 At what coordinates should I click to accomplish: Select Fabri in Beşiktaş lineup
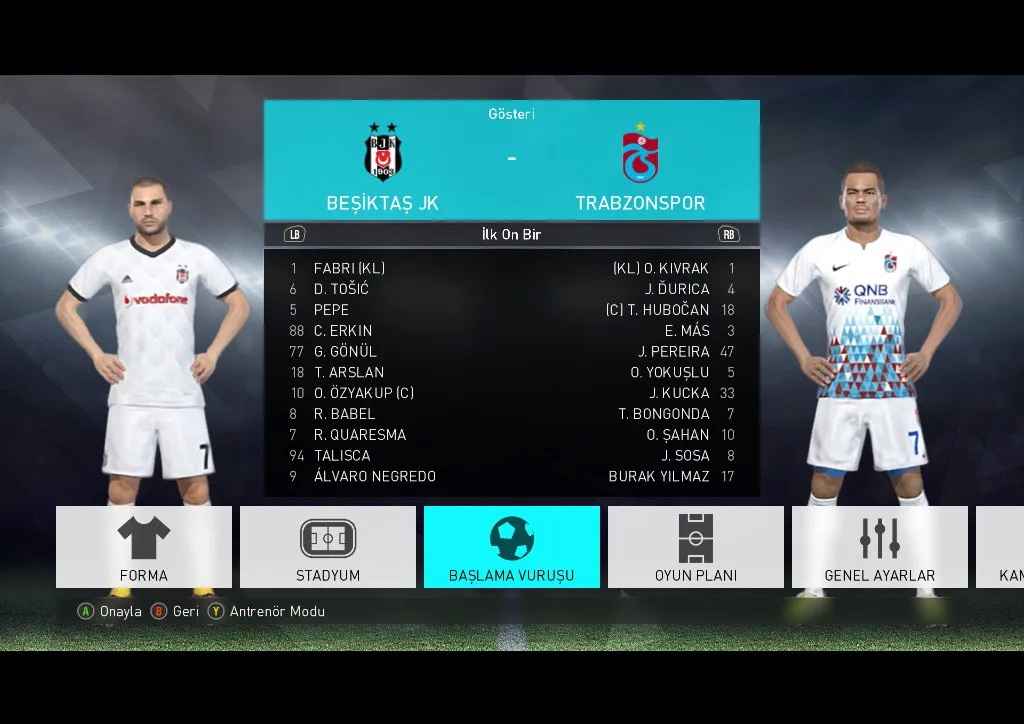click(x=349, y=268)
